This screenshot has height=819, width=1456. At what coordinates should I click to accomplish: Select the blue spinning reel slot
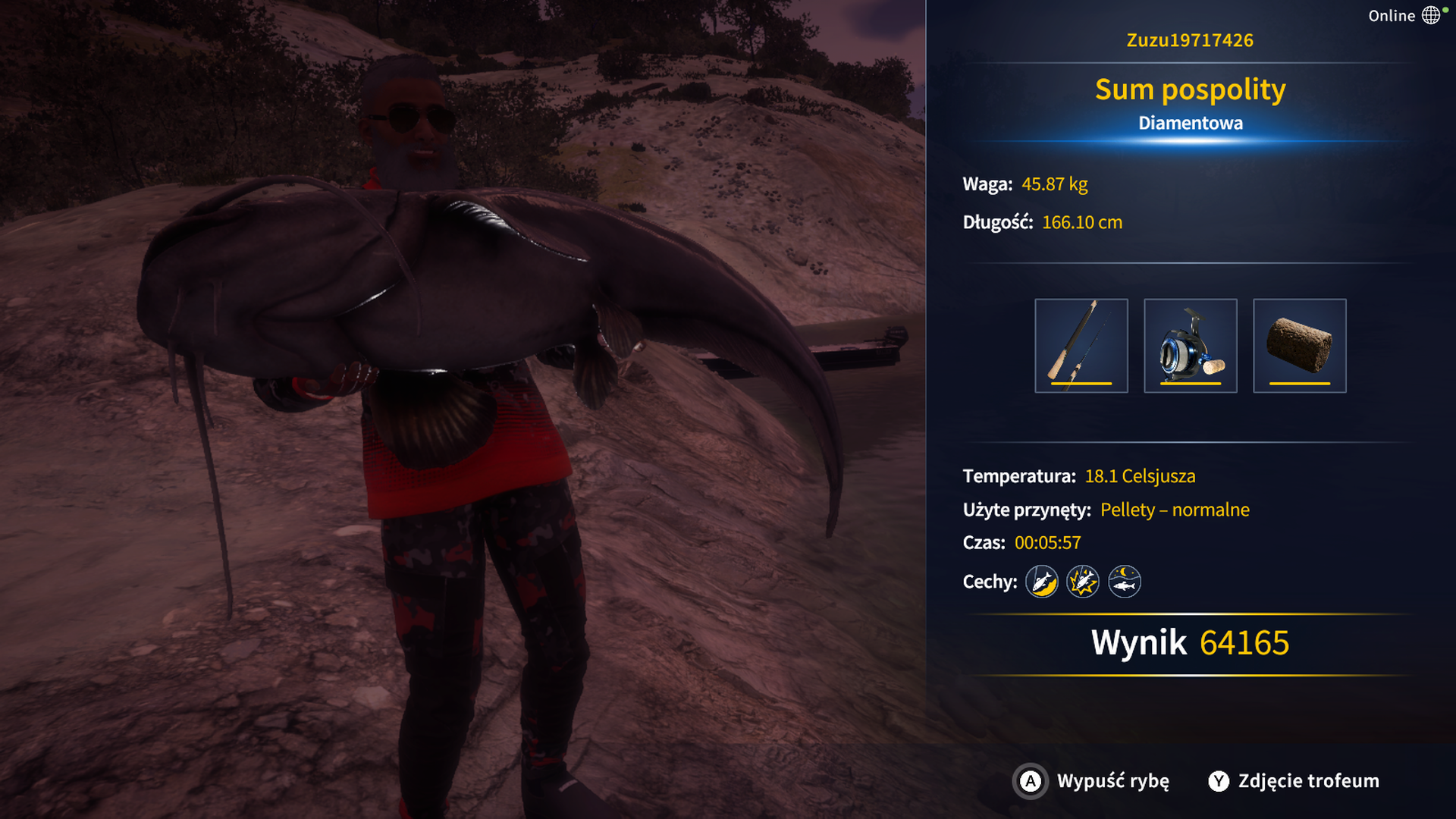[x=1190, y=346]
